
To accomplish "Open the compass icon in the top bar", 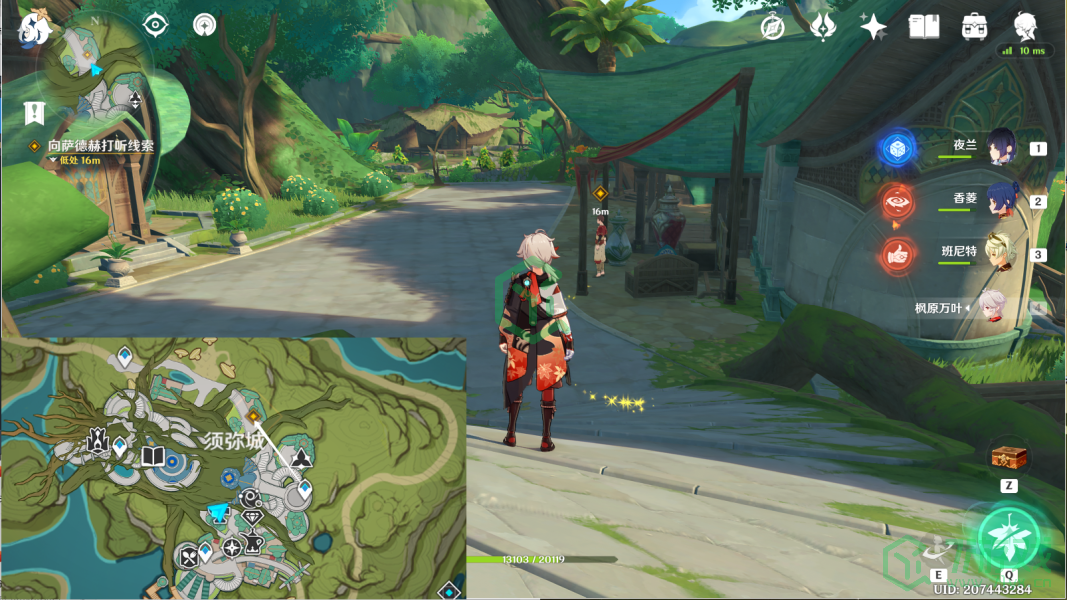I will coord(772,28).
